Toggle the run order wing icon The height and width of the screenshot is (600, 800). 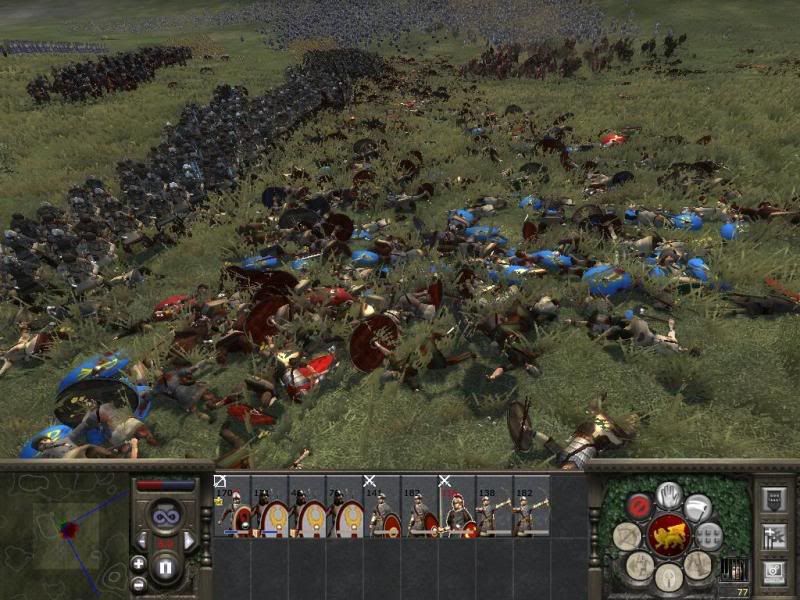pos(698,507)
